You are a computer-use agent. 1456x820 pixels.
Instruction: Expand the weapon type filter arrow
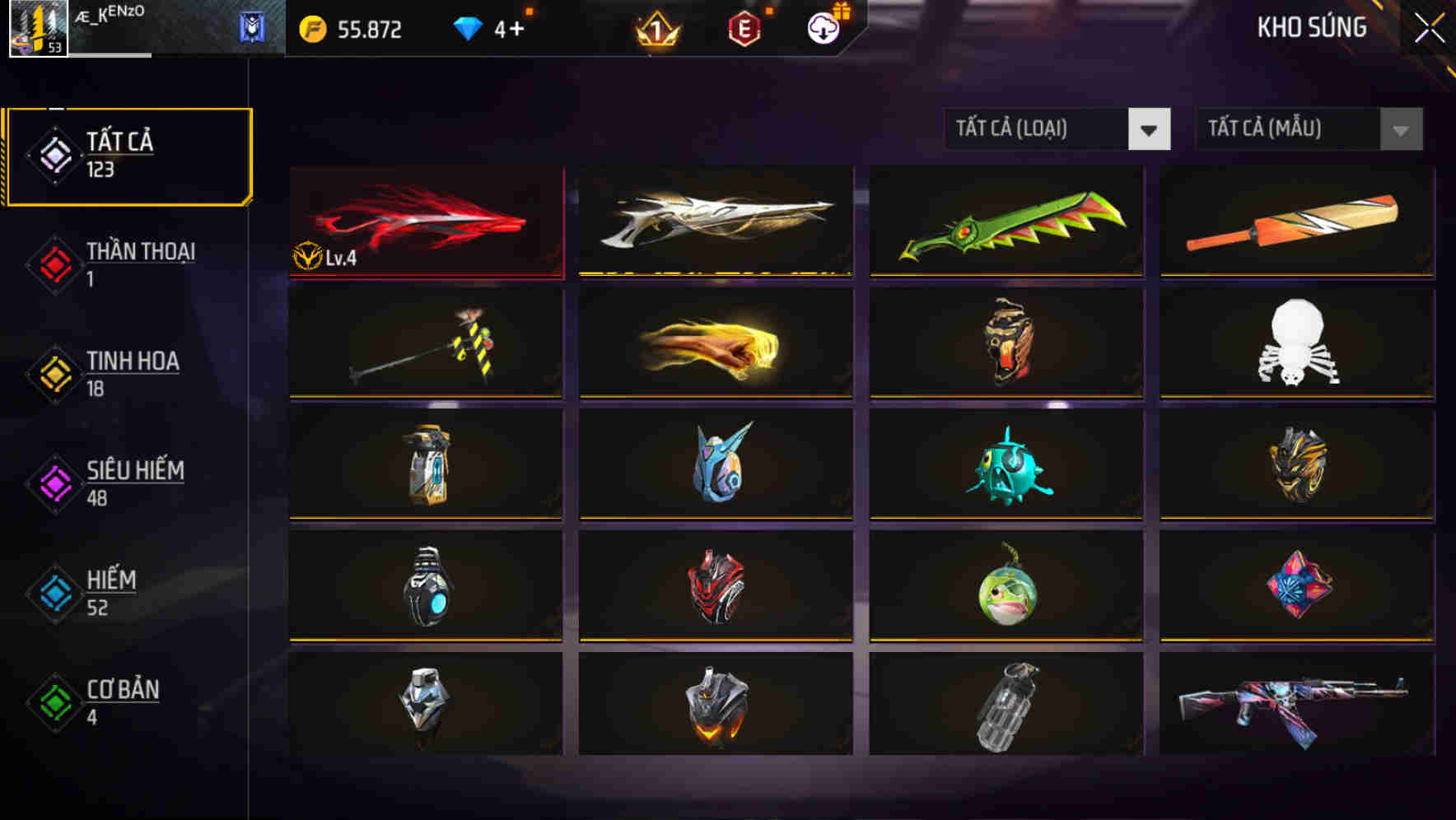1149,129
